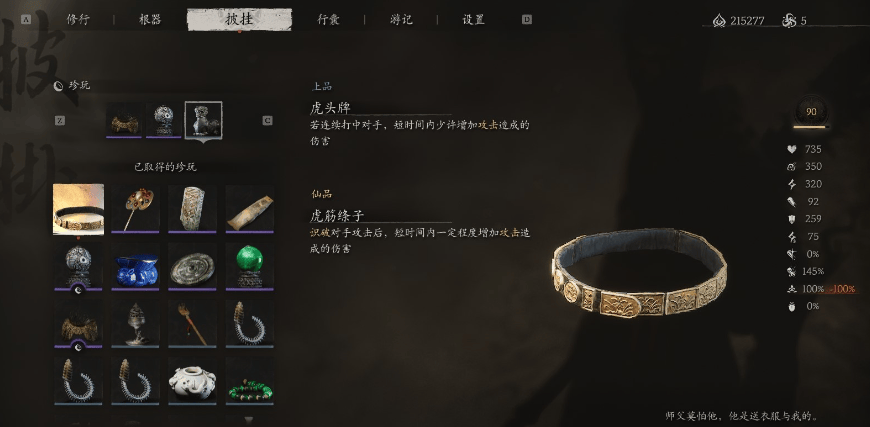870x427 pixels.
Task: Switch to the 设置 settings tab
Action: click(x=473, y=19)
